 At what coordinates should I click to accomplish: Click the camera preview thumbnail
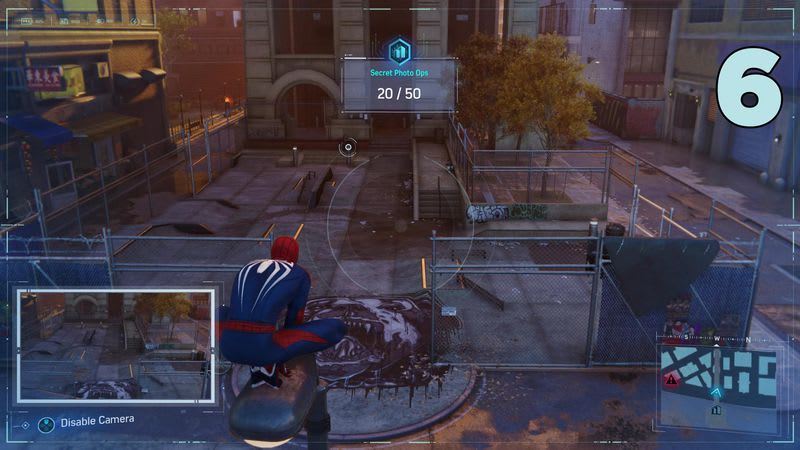(x=115, y=344)
